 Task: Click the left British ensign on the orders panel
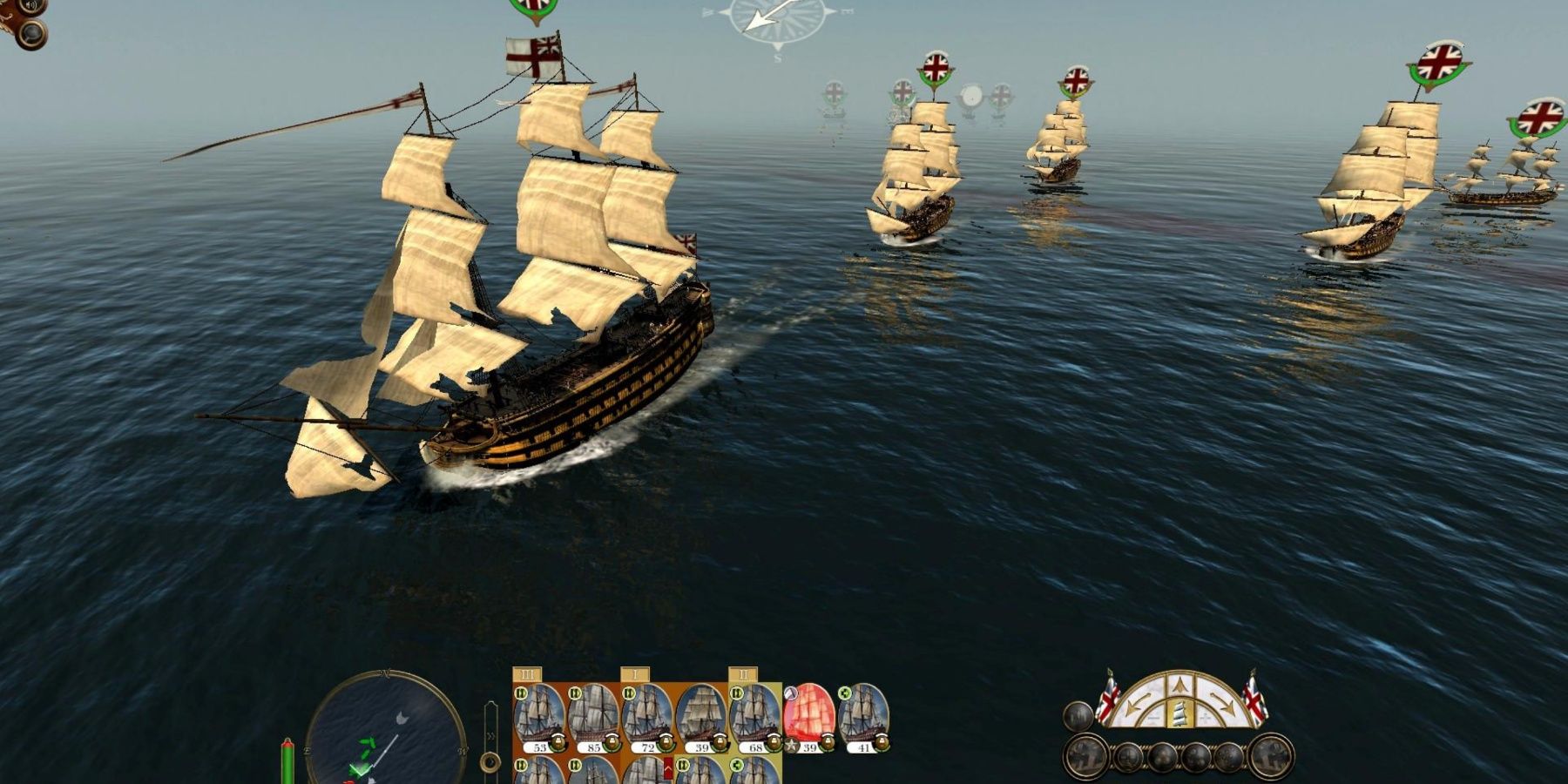coord(1109,697)
